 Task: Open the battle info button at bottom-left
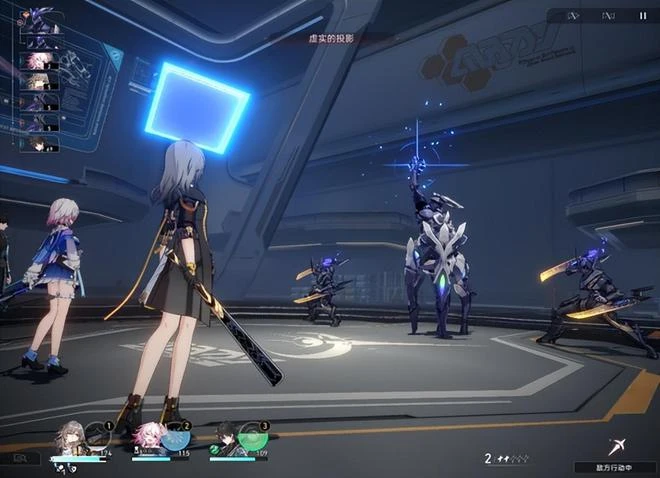(20, 458)
